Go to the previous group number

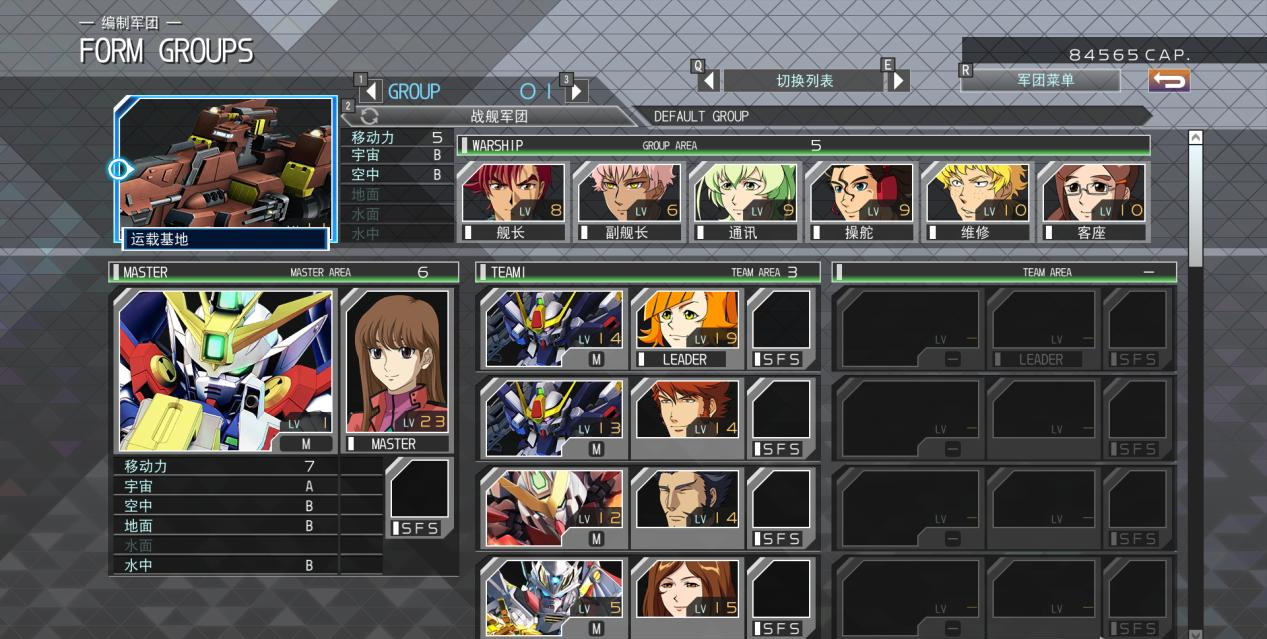point(372,91)
